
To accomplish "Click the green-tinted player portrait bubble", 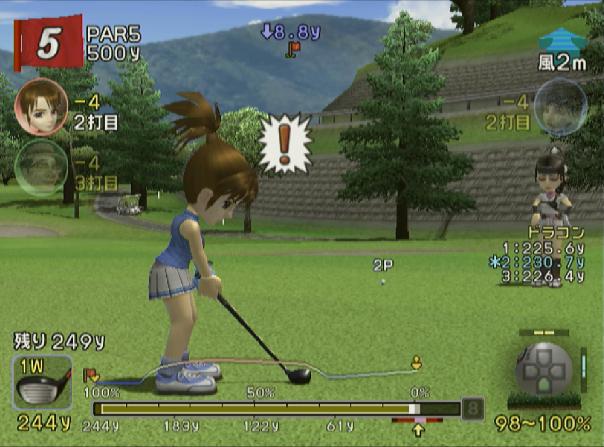I will (x=39, y=166).
